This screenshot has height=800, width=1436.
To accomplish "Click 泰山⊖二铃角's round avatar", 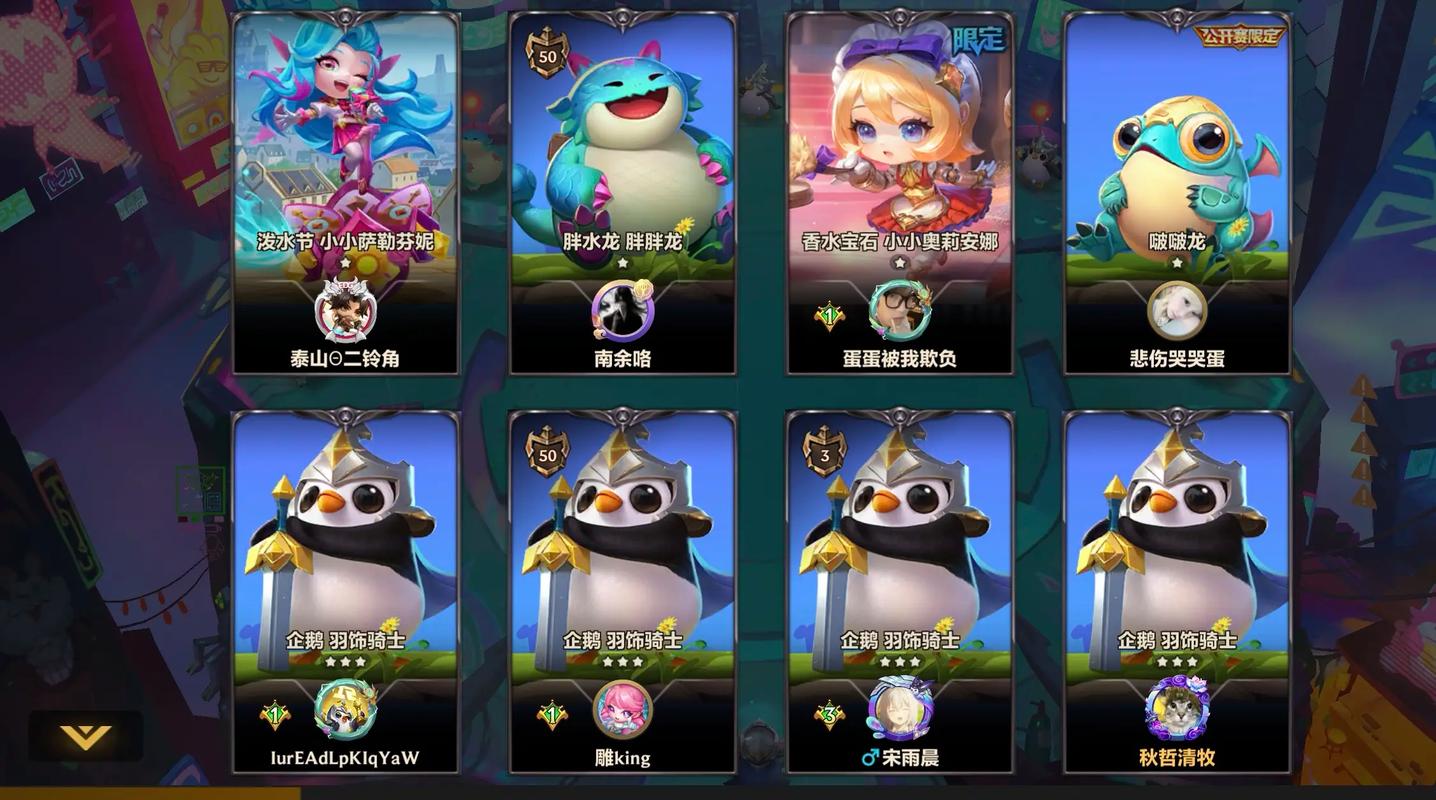I will click(x=345, y=311).
